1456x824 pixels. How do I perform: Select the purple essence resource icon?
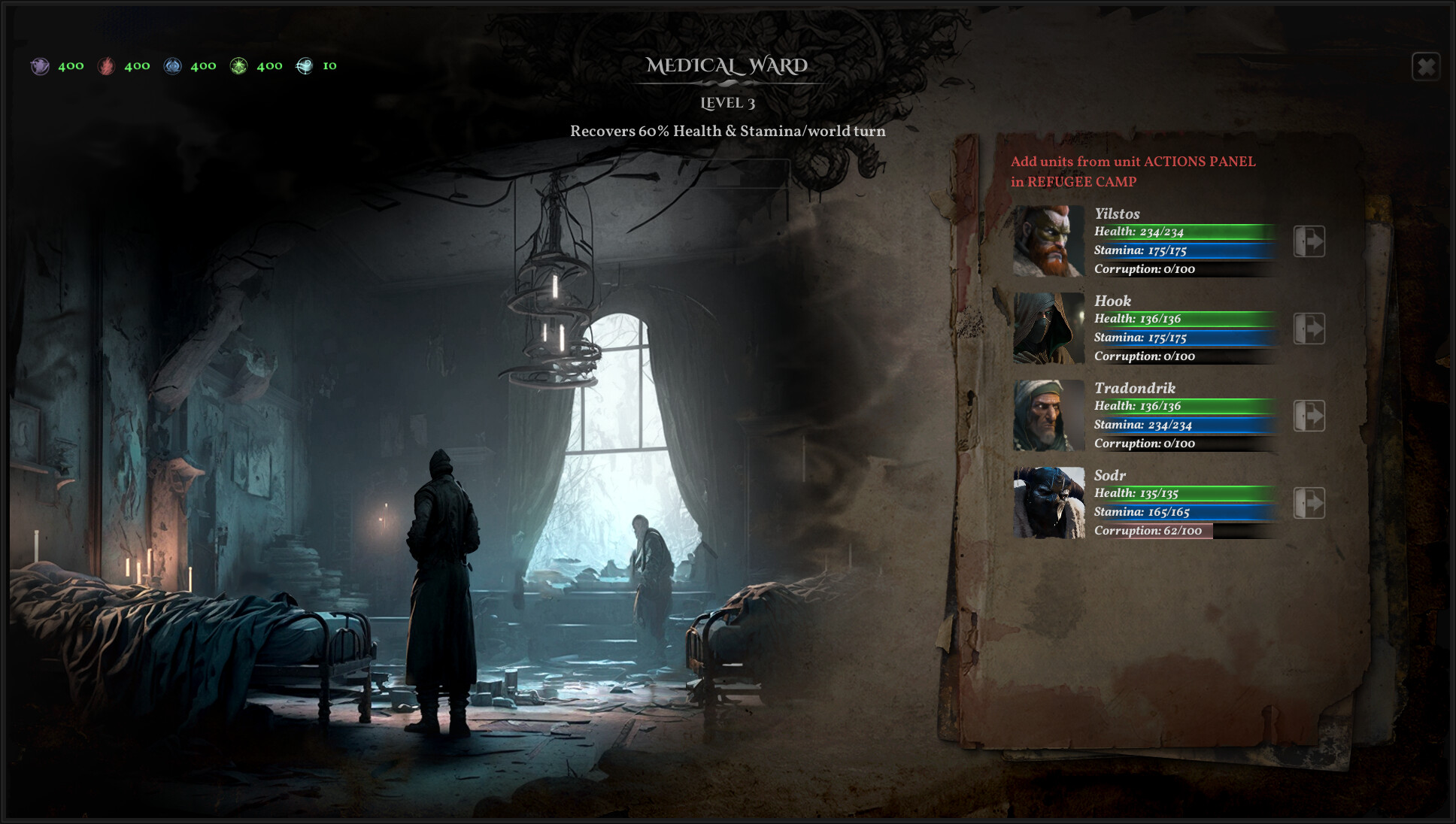point(41,66)
